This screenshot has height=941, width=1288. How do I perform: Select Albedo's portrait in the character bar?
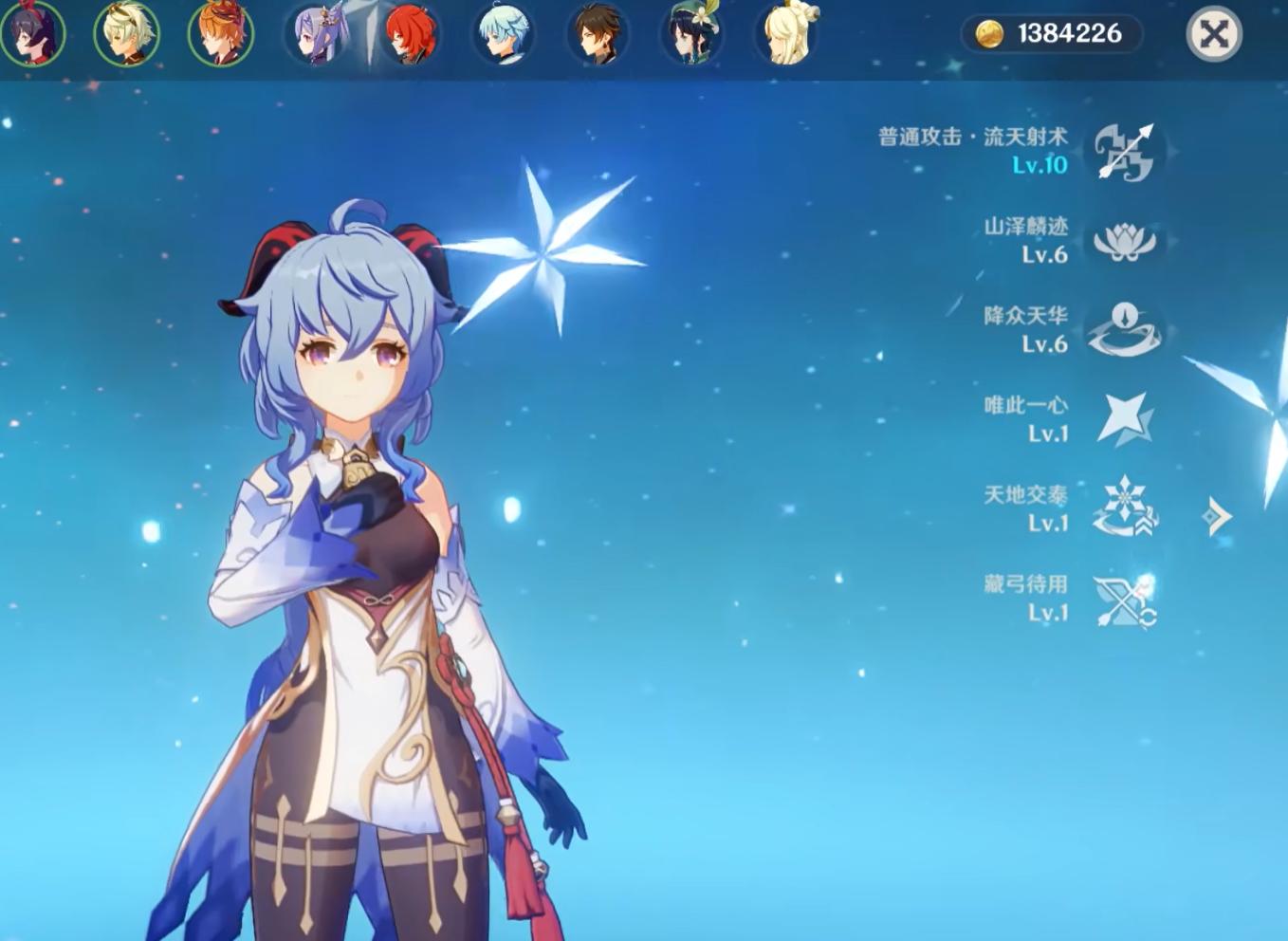click(126, 34)
